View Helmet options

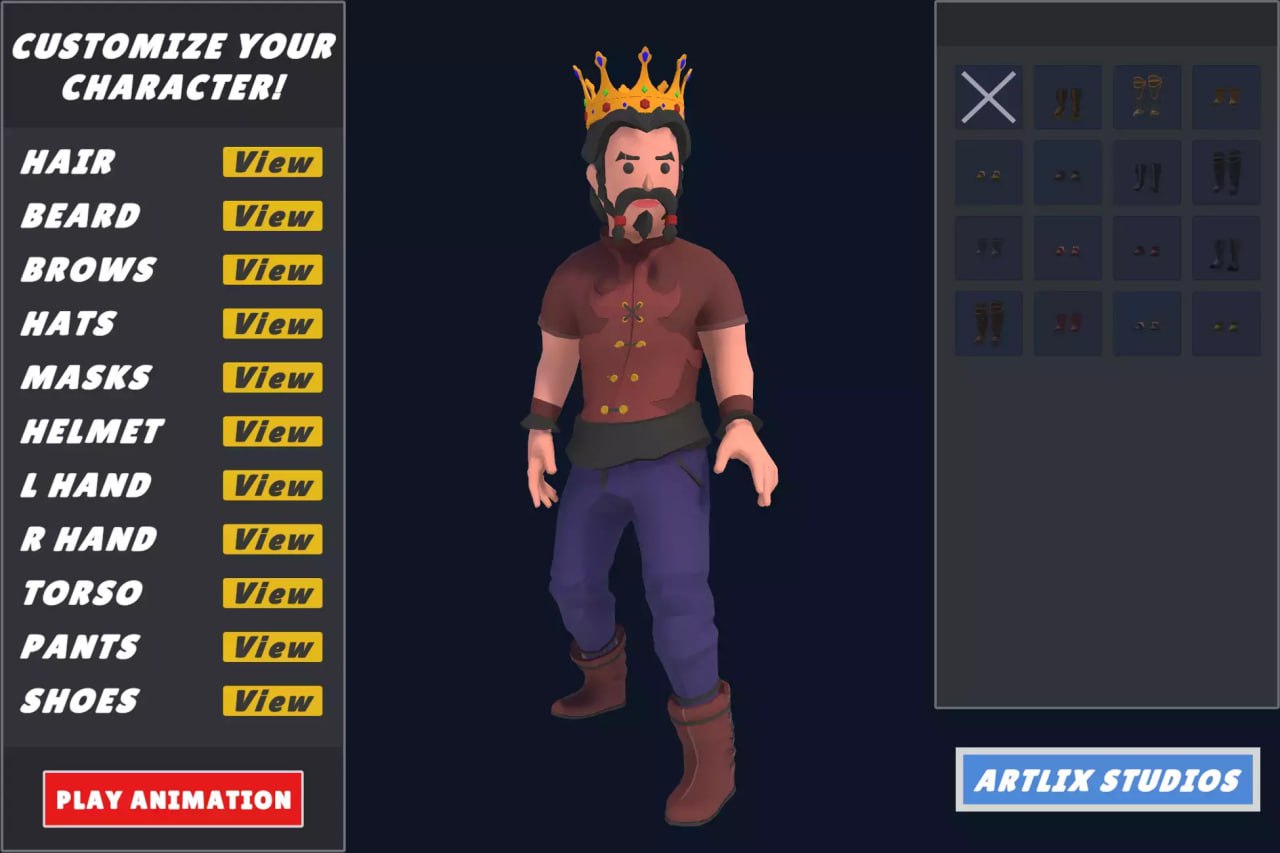click(271, 432)
